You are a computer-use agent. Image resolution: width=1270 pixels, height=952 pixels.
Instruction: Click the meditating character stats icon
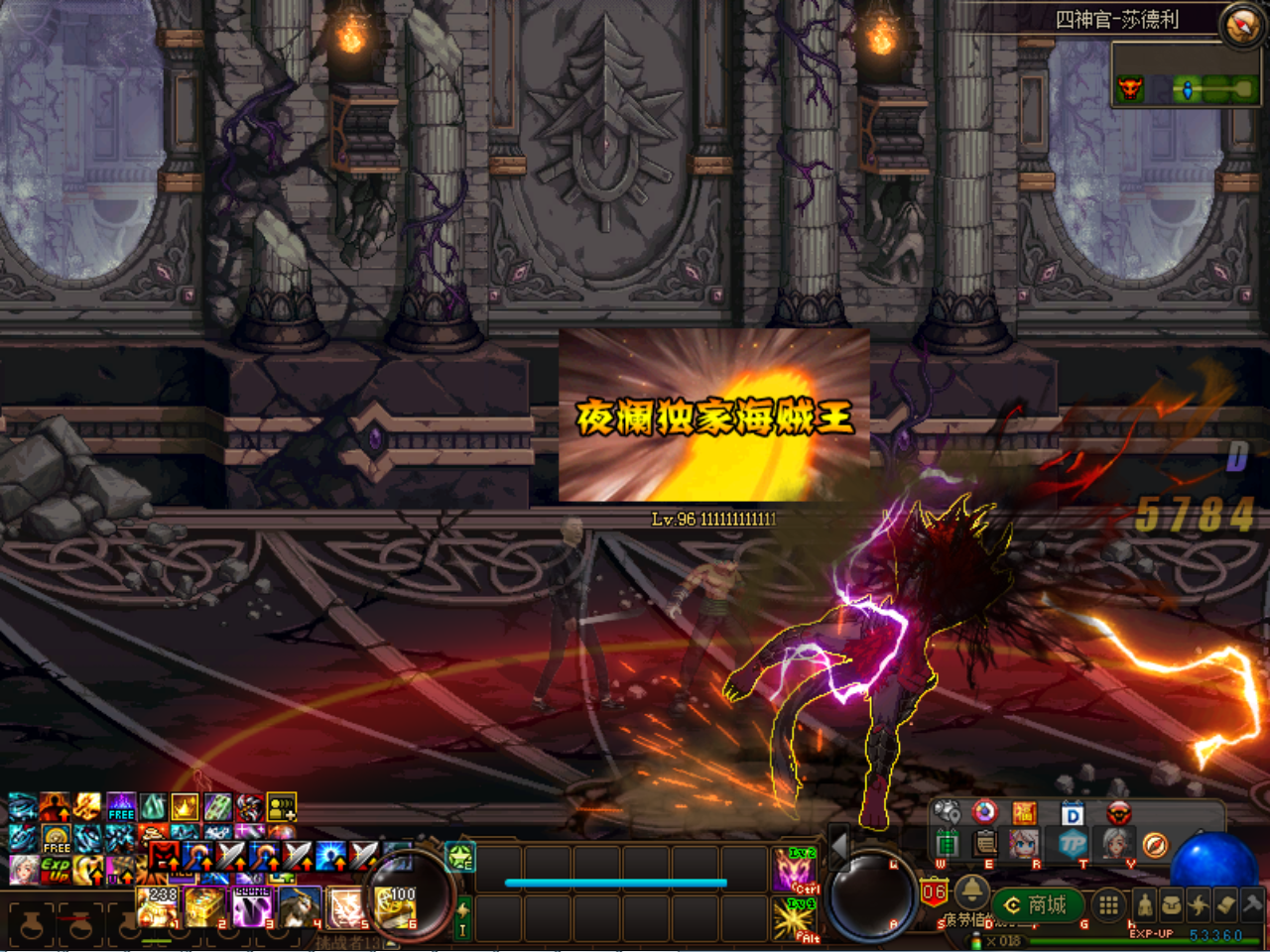[1145, 904]
